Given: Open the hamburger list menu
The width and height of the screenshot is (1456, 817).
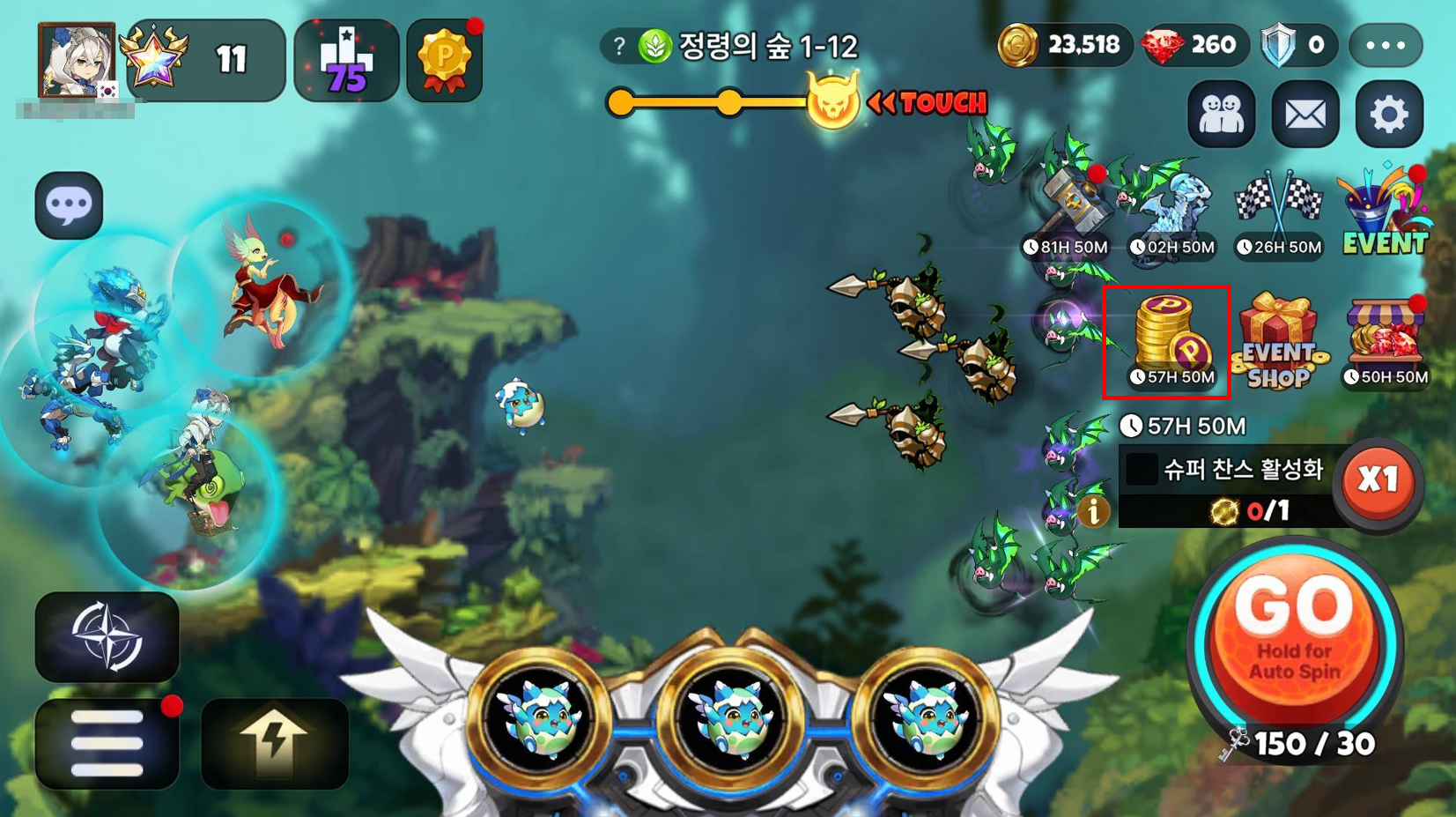Looking at the screenshot, I should coord(107,743).
